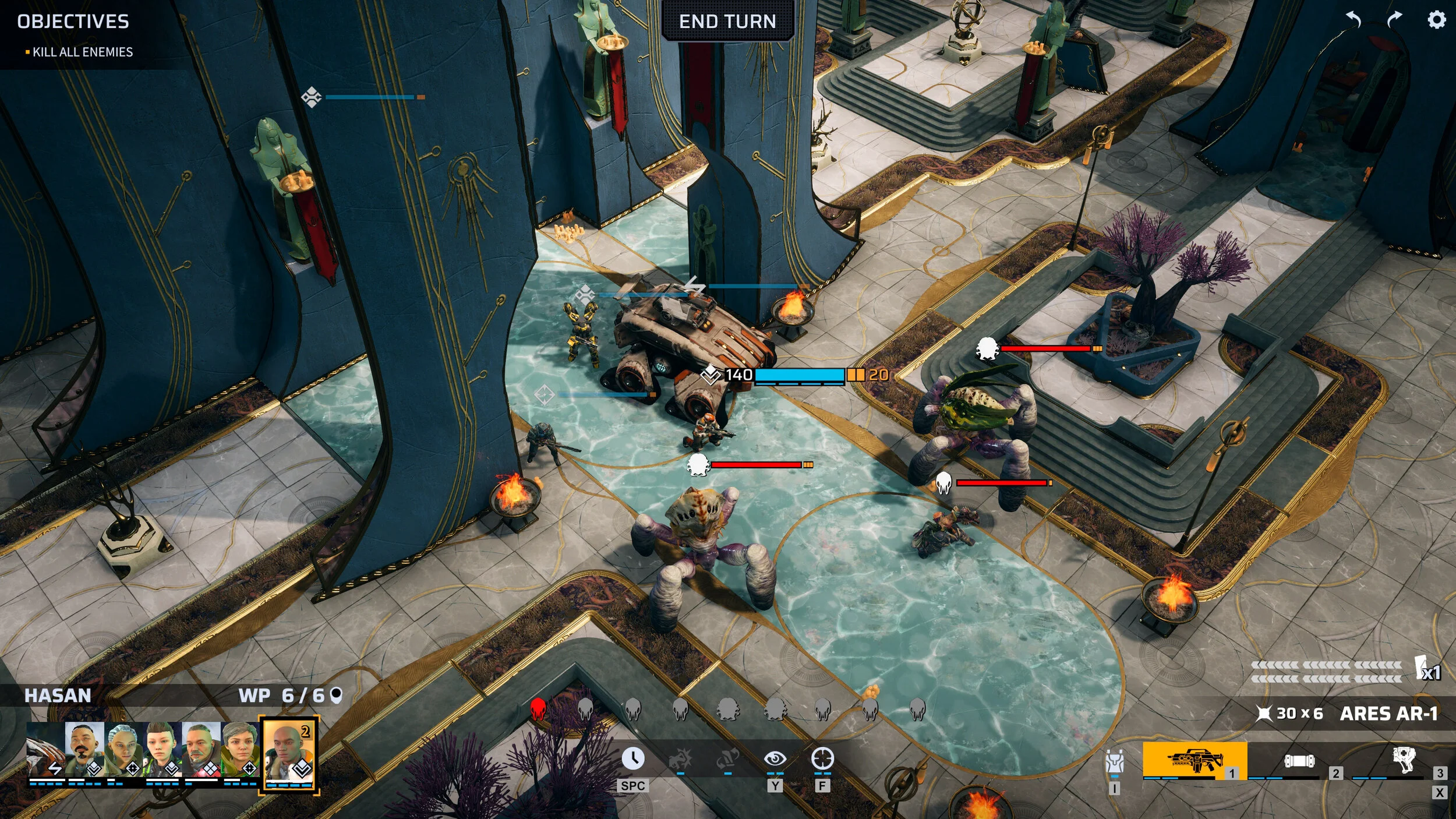
Task: Select Hasan's highlighted portrait
Action: pyautogui.click(x=288, y=754)
